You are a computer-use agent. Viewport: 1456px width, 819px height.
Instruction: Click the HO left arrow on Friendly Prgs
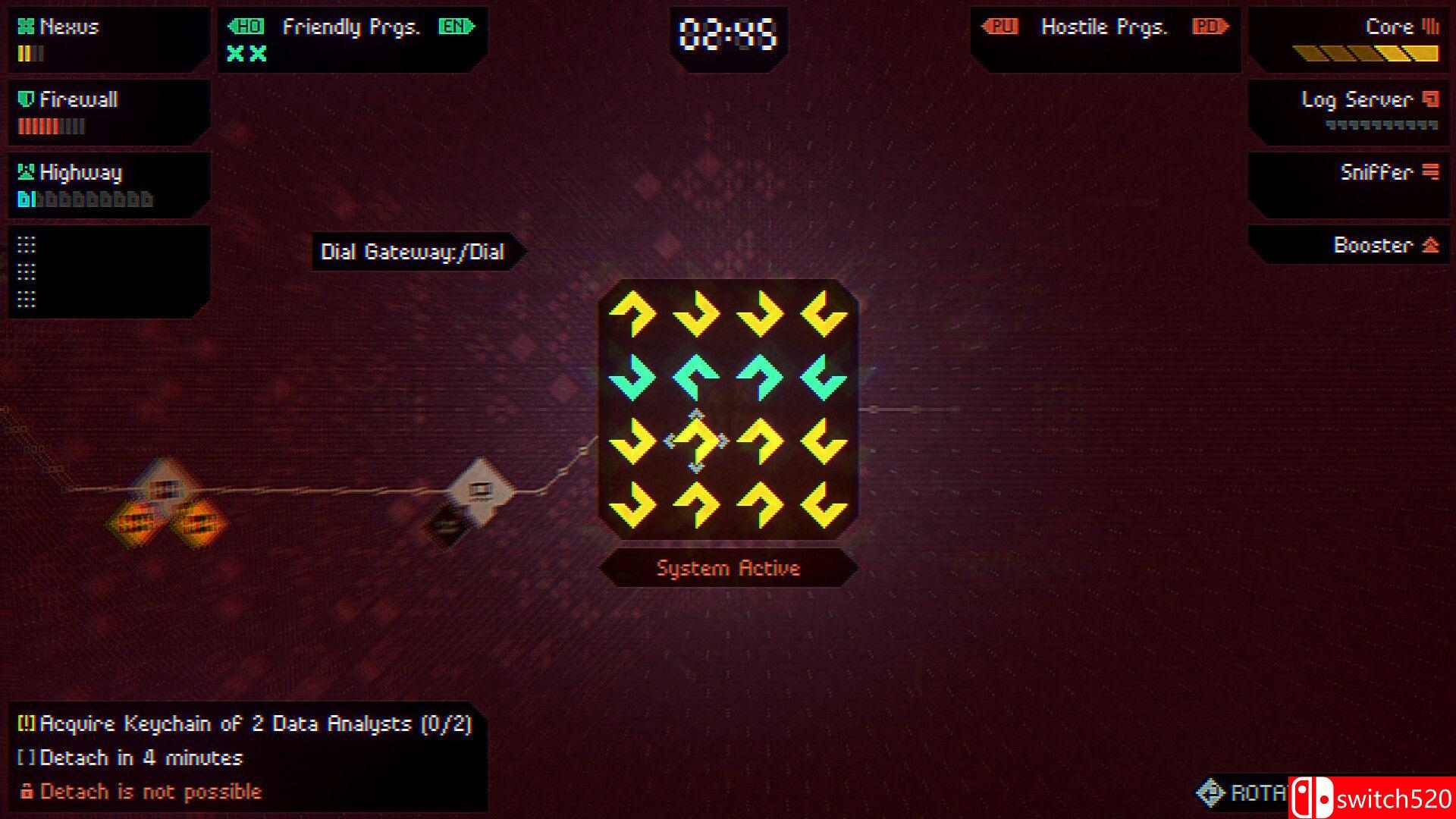pos(248,27)
